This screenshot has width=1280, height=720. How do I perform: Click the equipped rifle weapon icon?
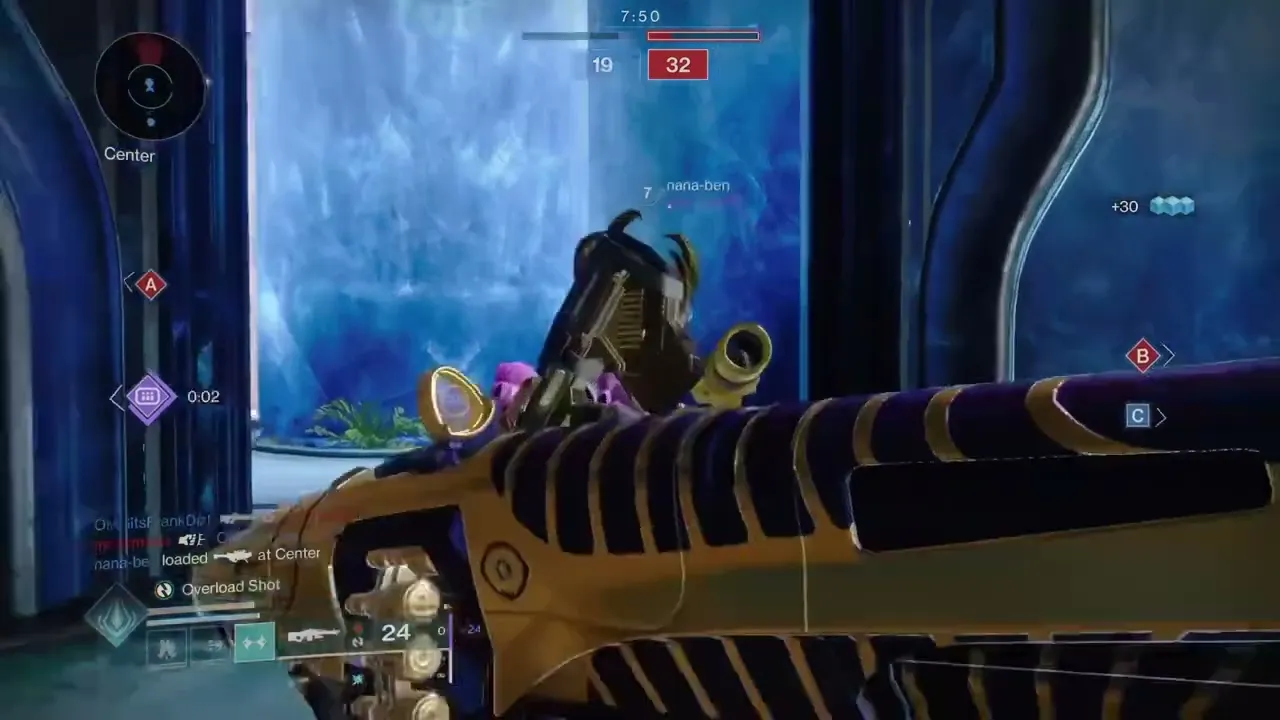(314, 634)
